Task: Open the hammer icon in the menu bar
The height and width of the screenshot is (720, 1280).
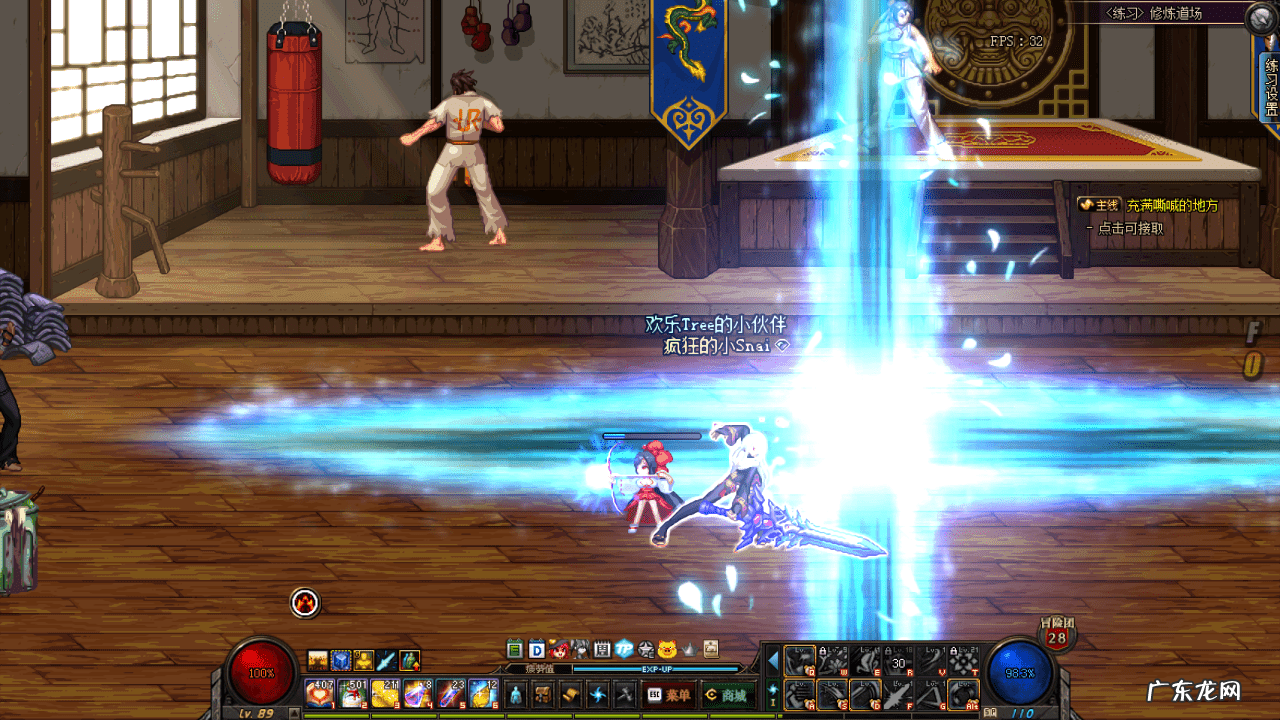Action: click(626, 693)
